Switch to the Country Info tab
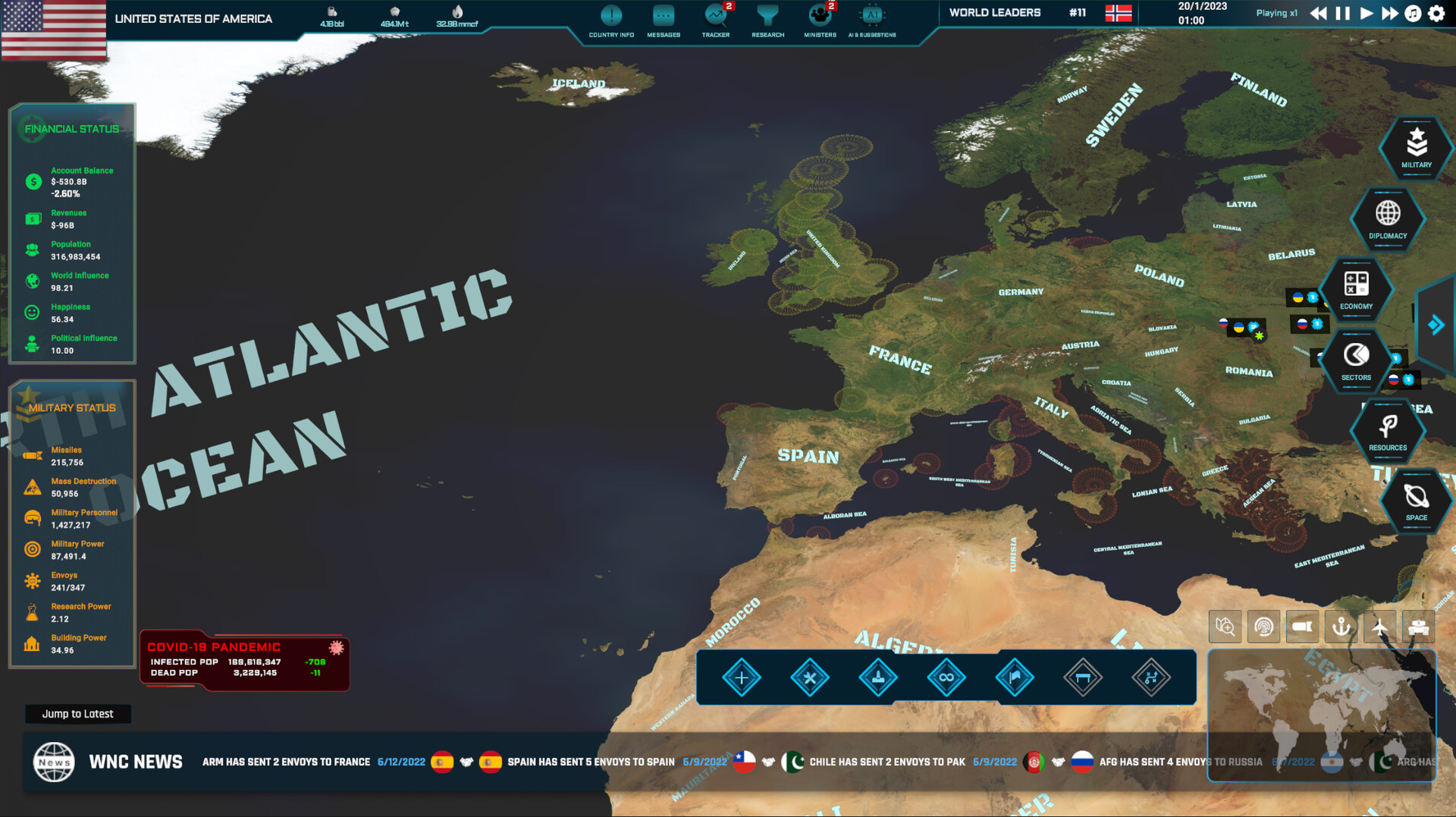The width and height of the screenshot is (1456, 817). (611, 19)
